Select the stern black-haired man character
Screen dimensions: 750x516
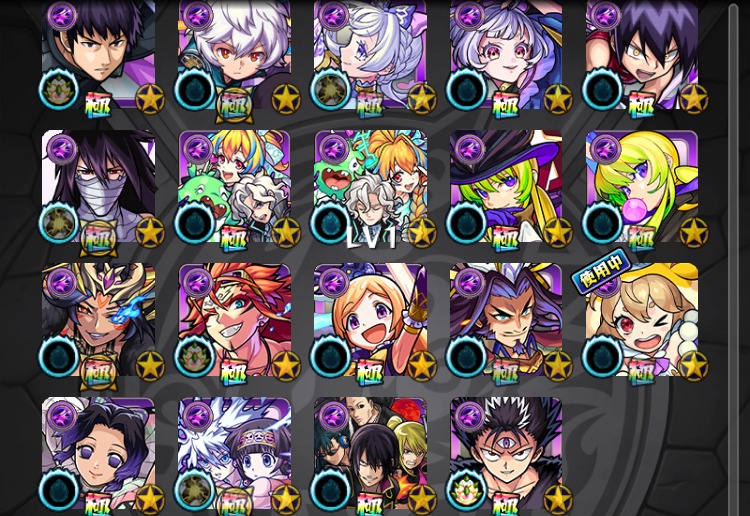tap(99, 55)
